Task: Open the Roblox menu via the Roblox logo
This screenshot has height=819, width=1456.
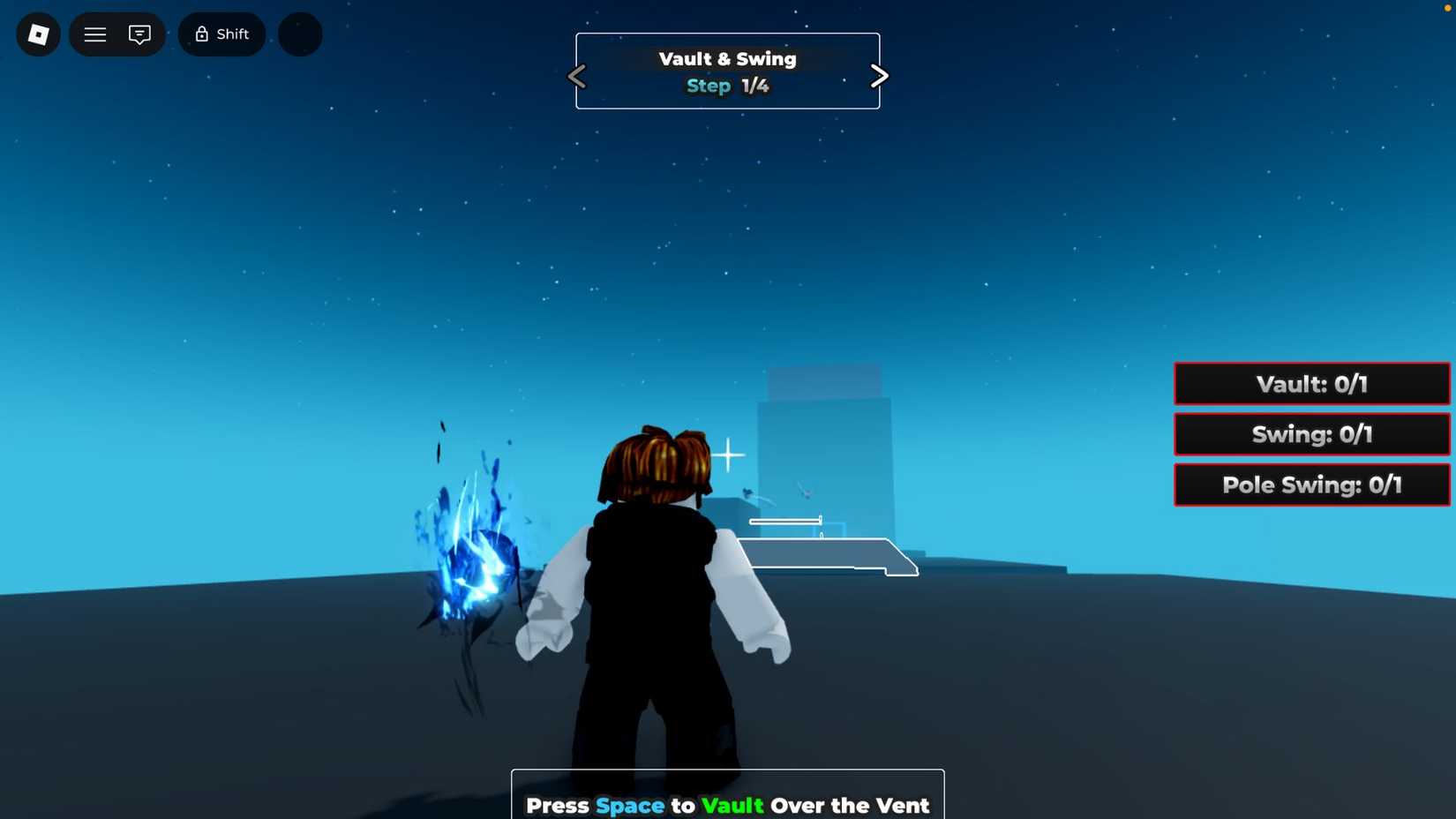Action: coord(38,34)
